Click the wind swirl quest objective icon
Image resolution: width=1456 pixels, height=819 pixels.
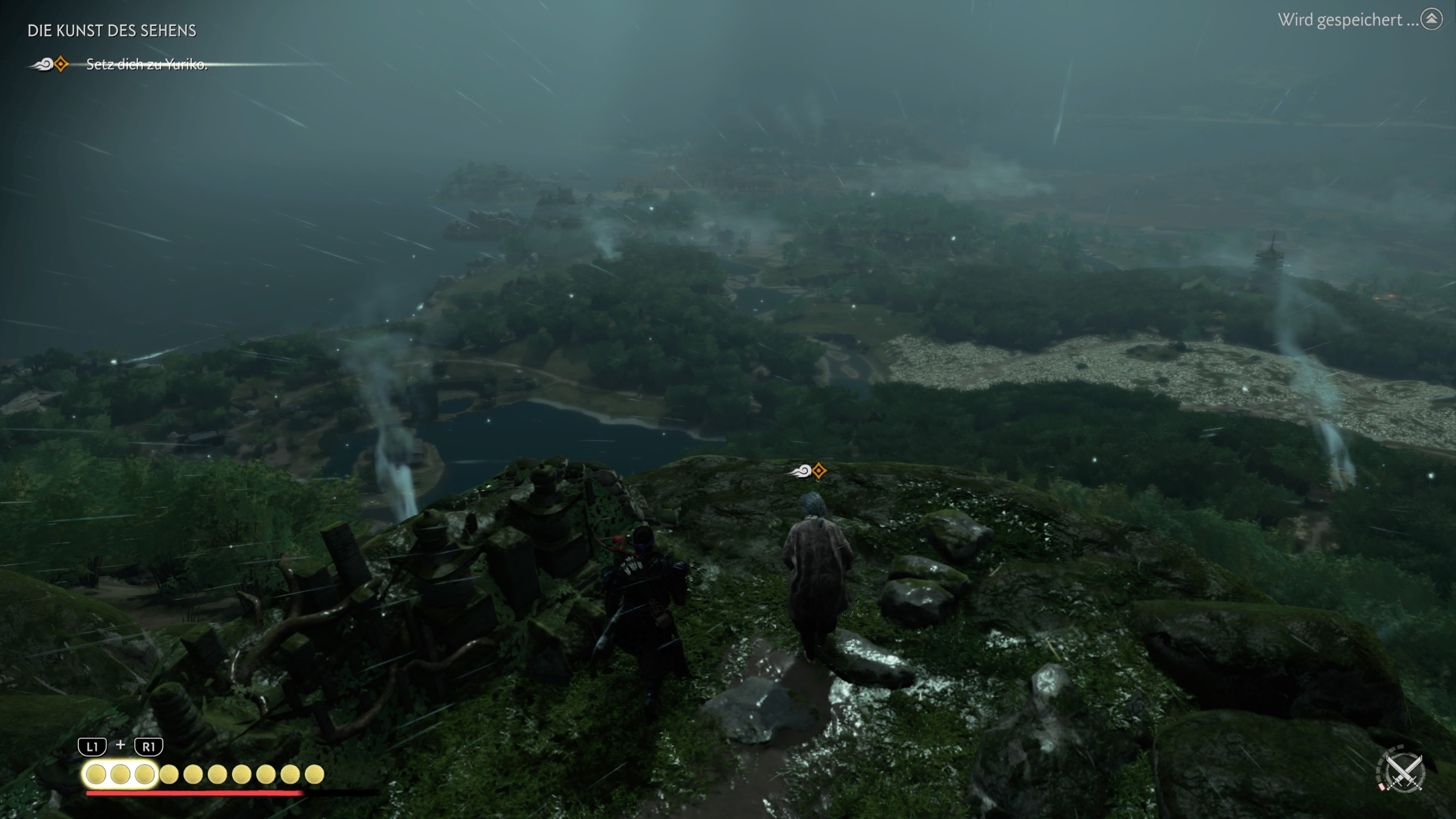click(42, 66)
